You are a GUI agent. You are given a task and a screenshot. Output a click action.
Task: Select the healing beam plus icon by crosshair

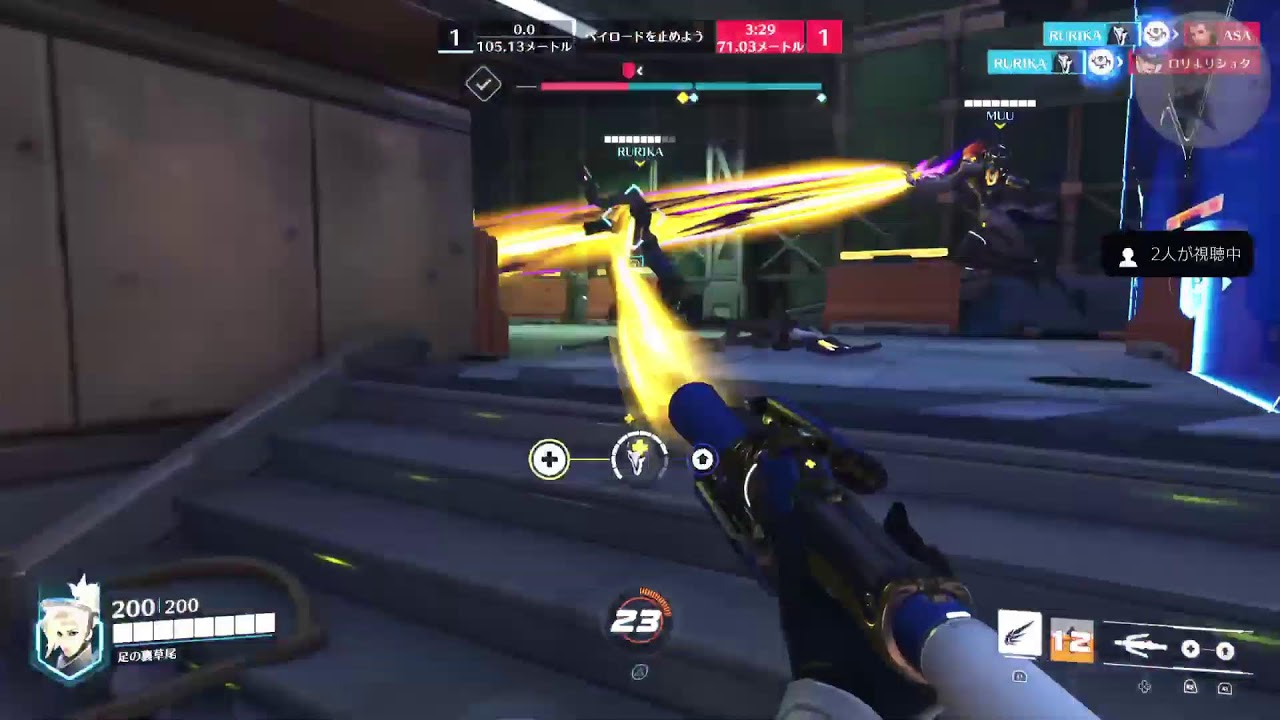(548, 459)
